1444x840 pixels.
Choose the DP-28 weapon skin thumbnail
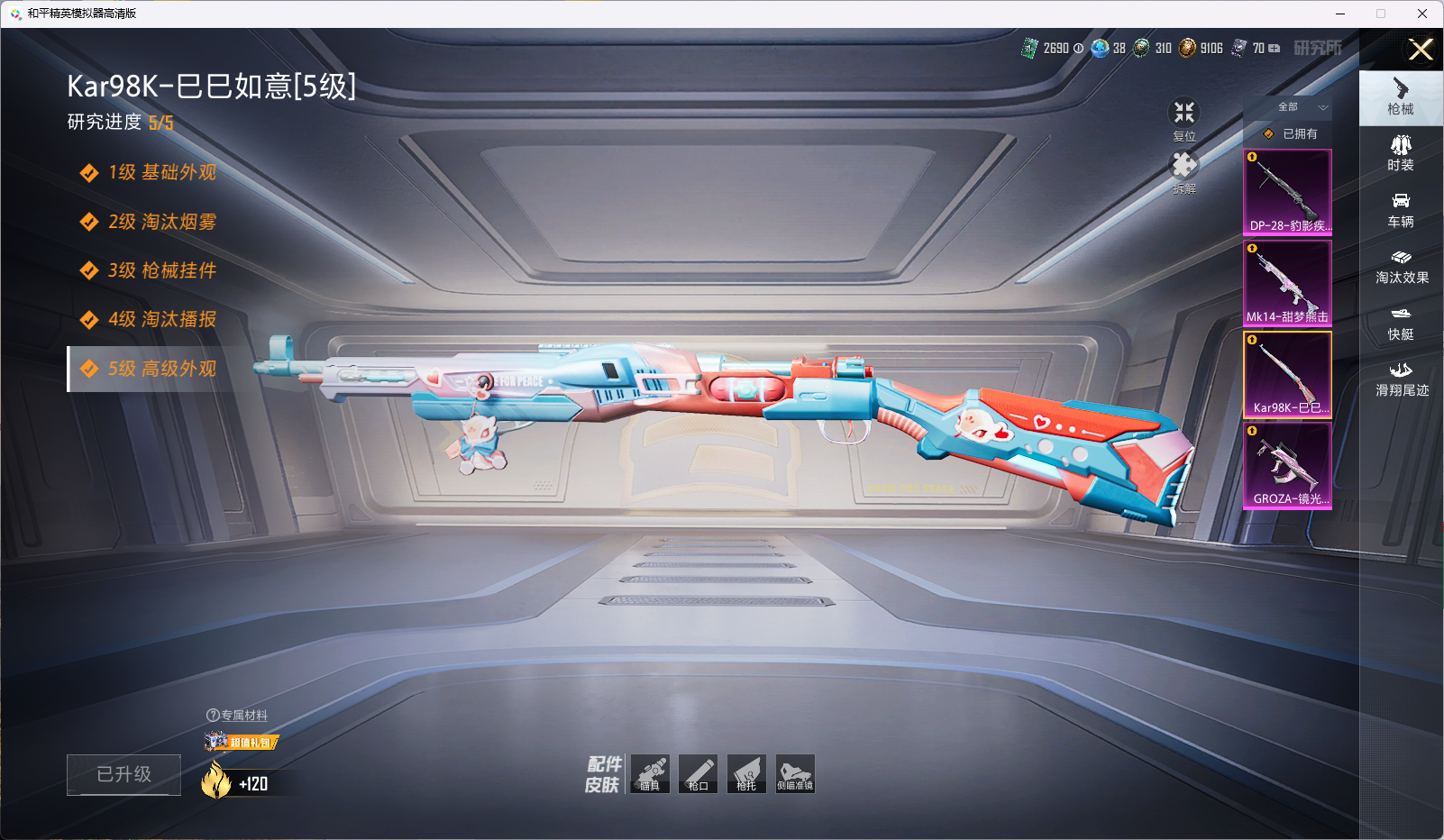coord(1287,192)
